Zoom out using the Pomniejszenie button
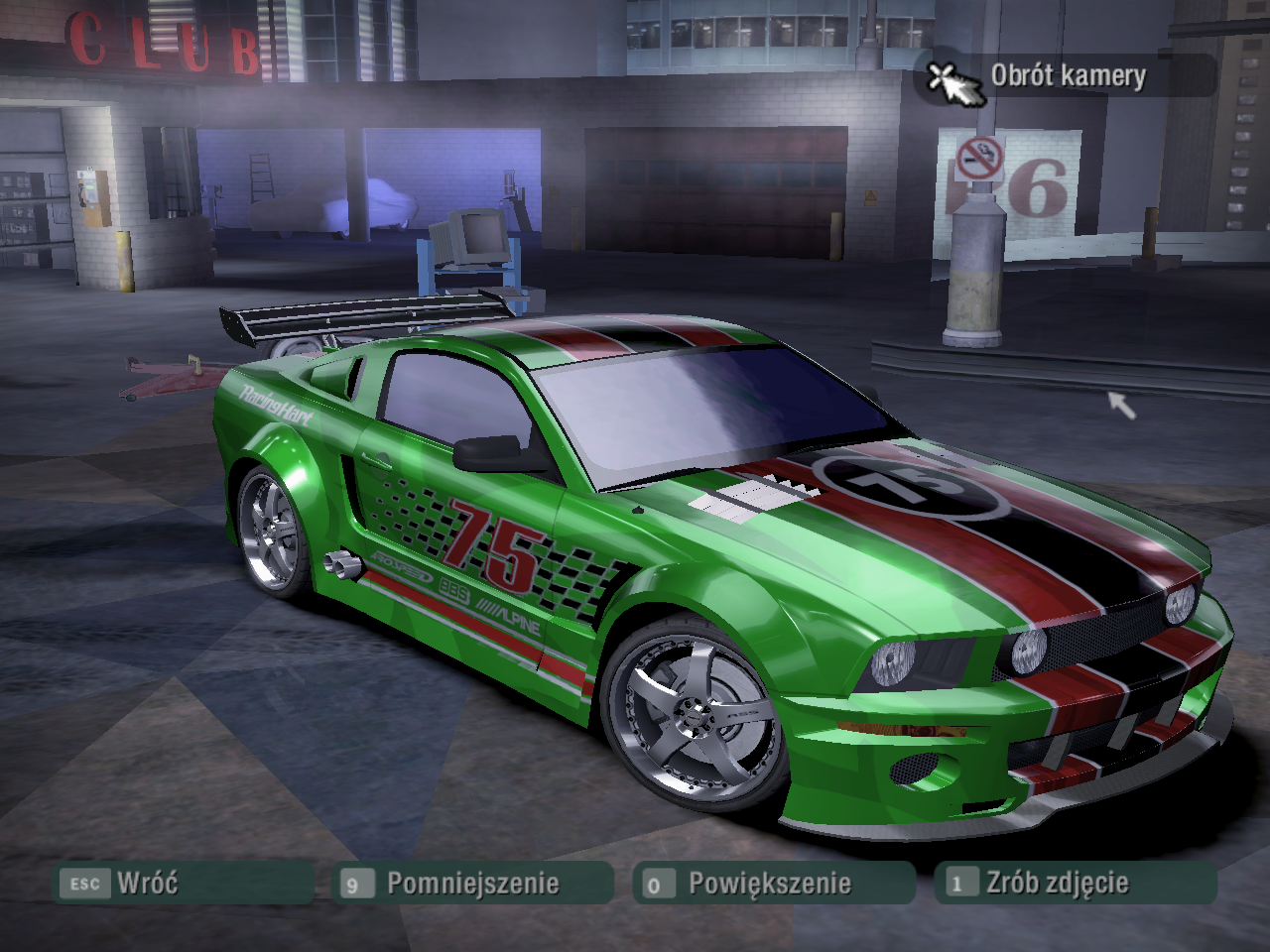This screenshot has width=1270, height=952. pyautogui.click(x=472, y=883)
